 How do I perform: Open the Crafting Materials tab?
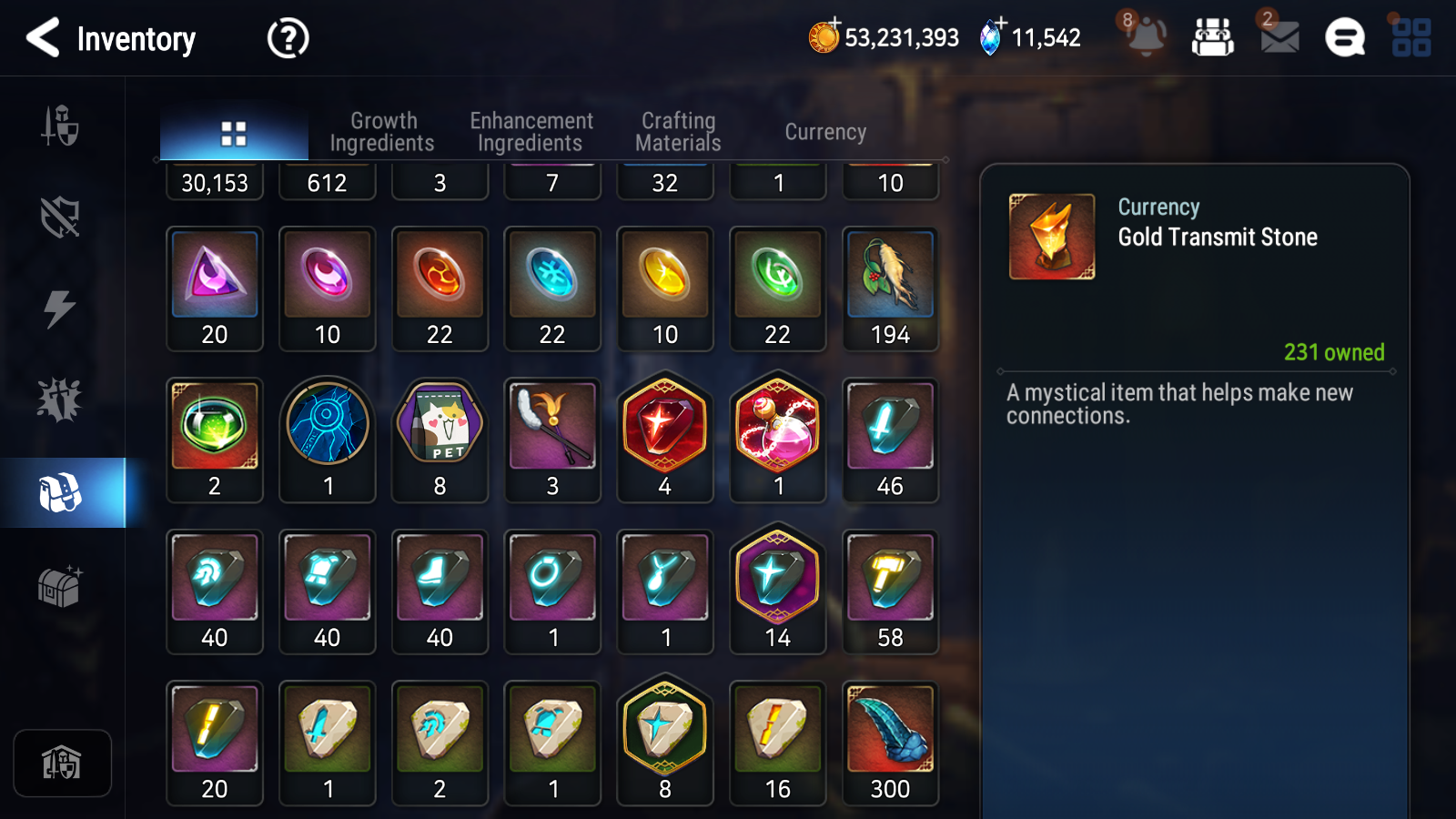click(679, 131)
